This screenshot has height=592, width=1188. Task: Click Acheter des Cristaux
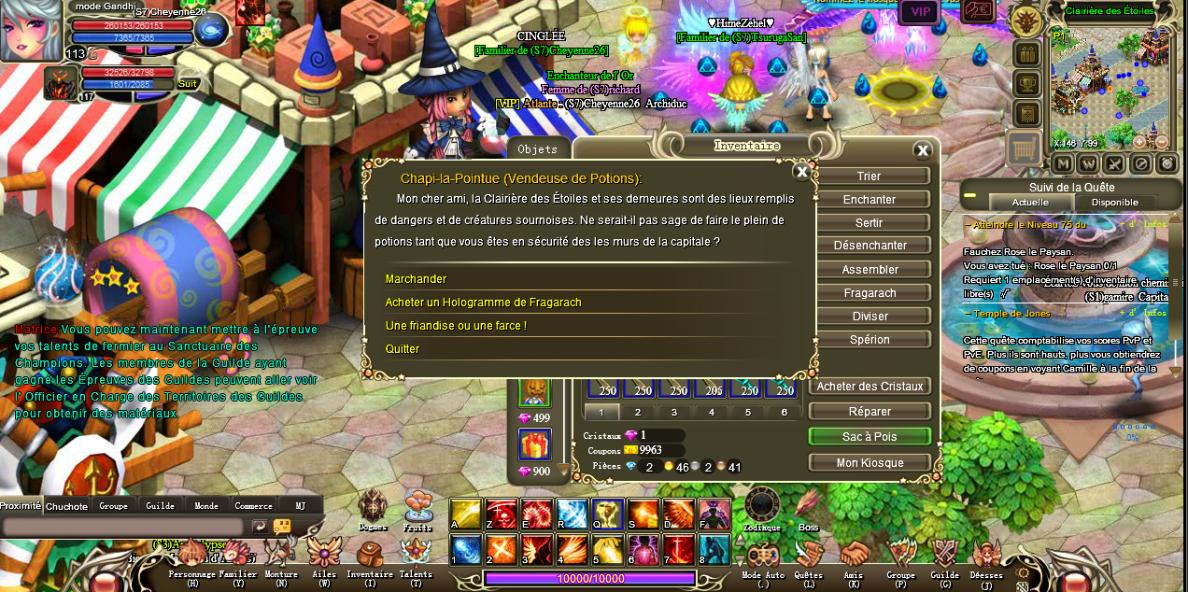(869, 387)
